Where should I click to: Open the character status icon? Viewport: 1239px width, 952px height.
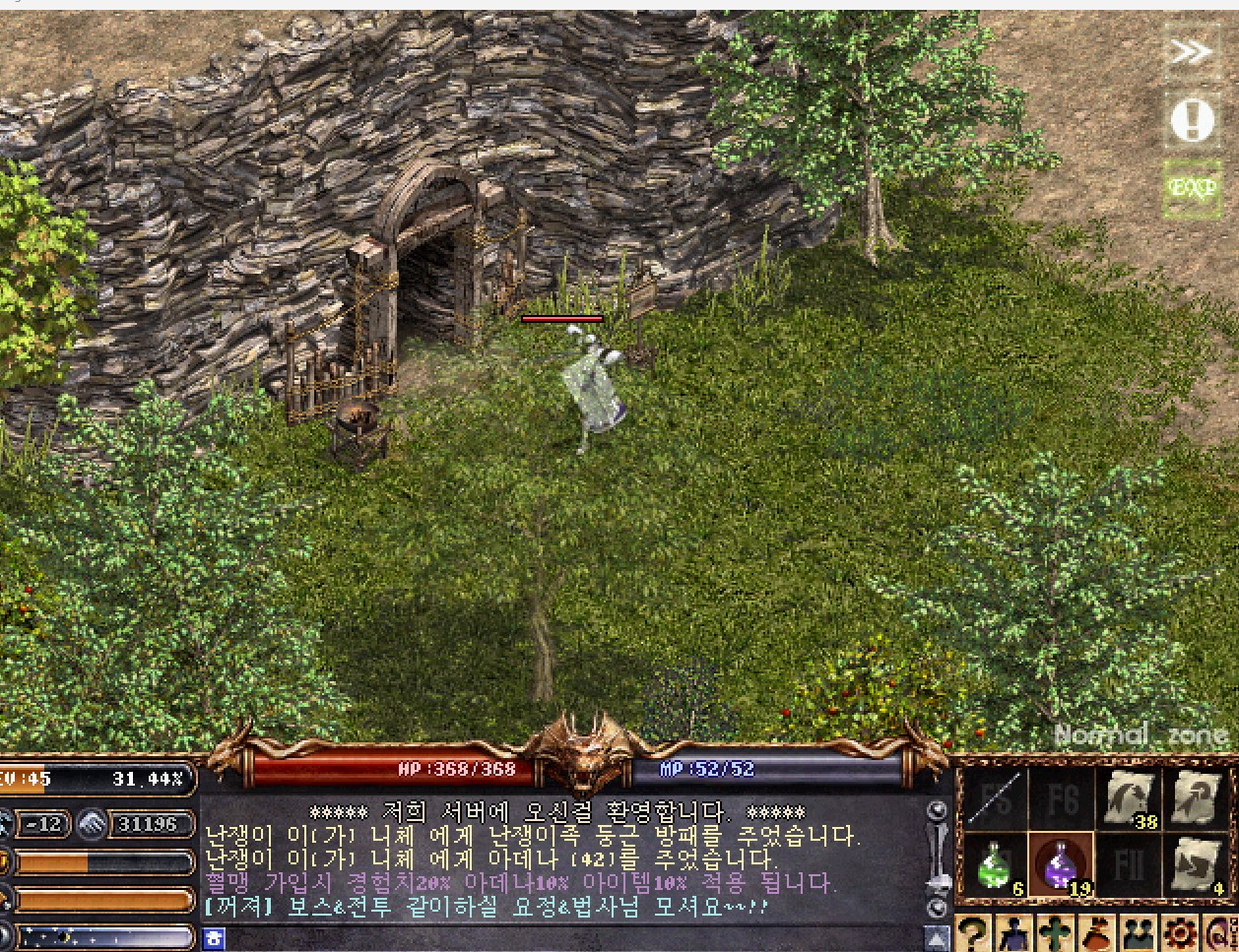coord(1013,933)
